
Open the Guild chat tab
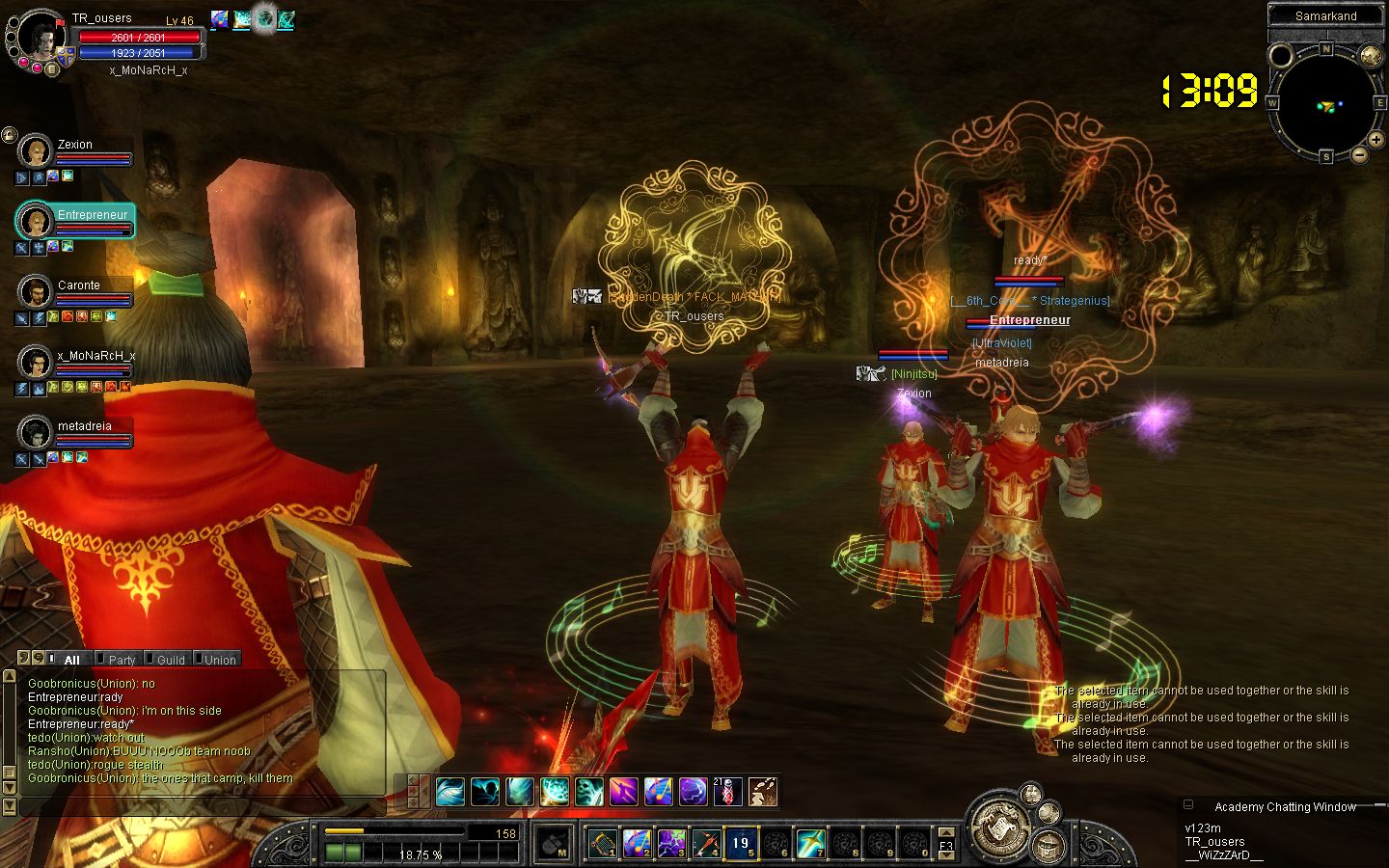pyautogui.click(x=170, y=660)
